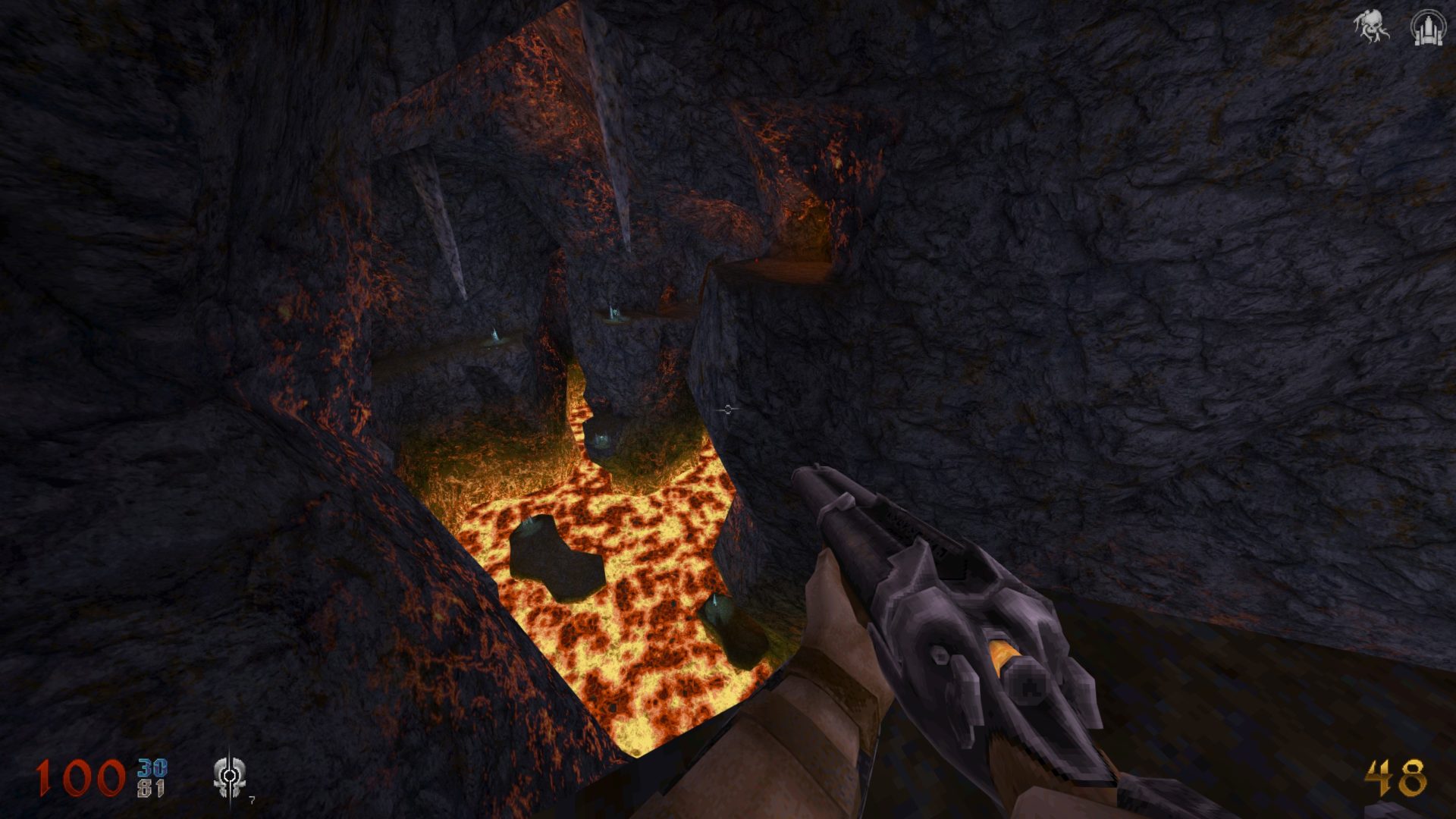Click the tentacled skull icon
Screen dimensions: 1456x819
[1371, 27]
